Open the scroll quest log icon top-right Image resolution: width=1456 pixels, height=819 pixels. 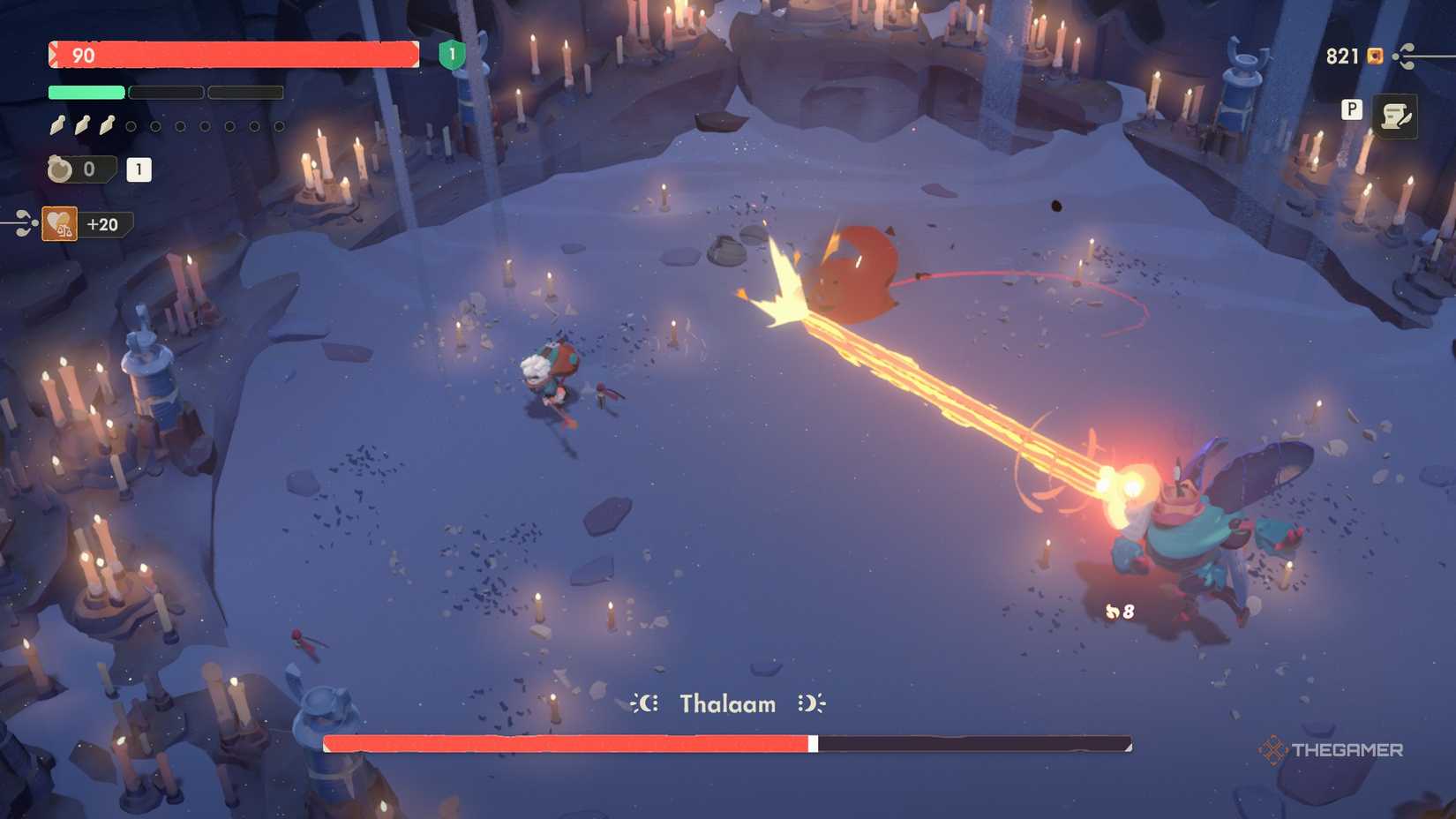(x=1394, y=113)
